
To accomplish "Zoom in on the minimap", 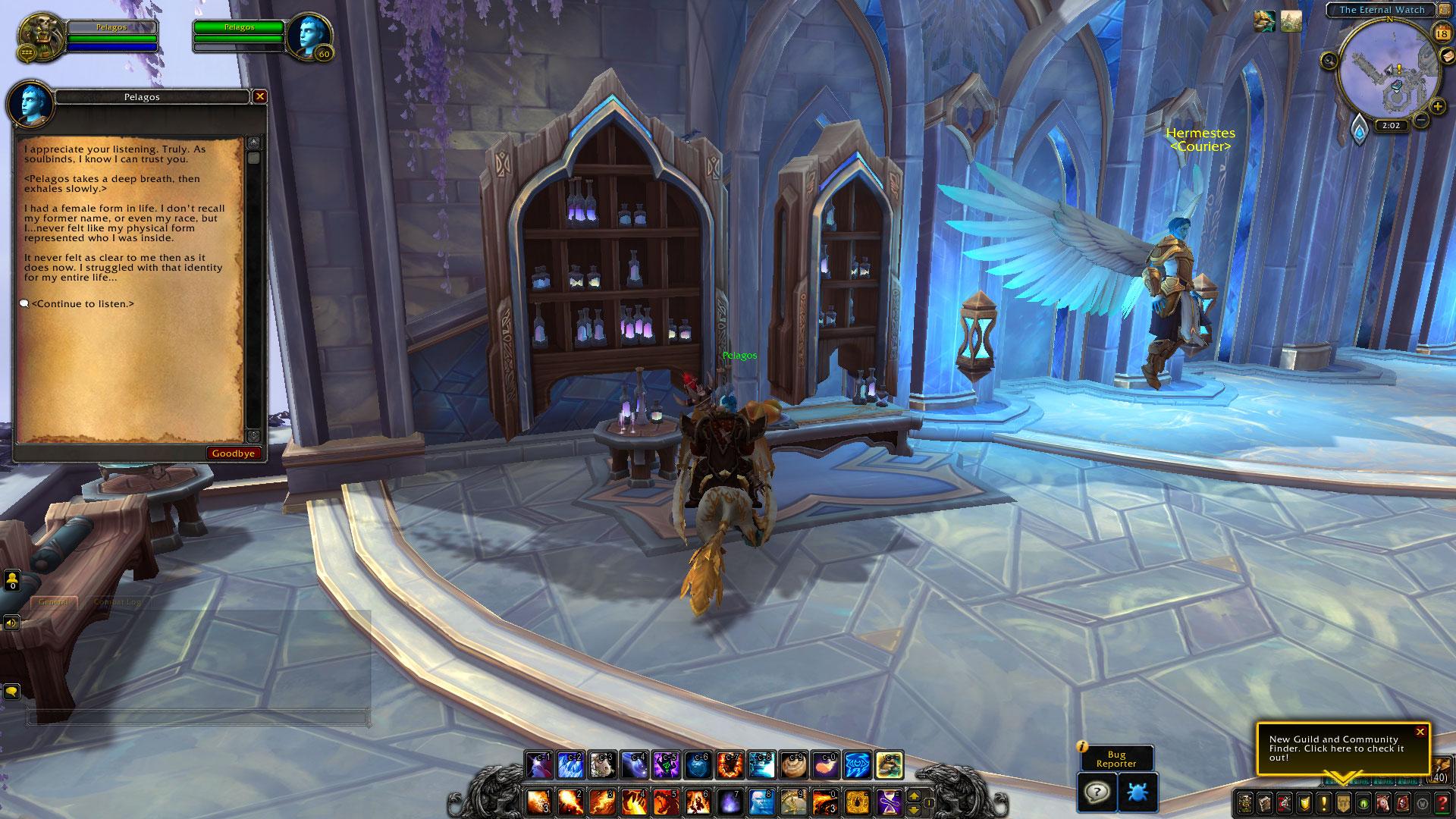I will [x=1437, y=107].
